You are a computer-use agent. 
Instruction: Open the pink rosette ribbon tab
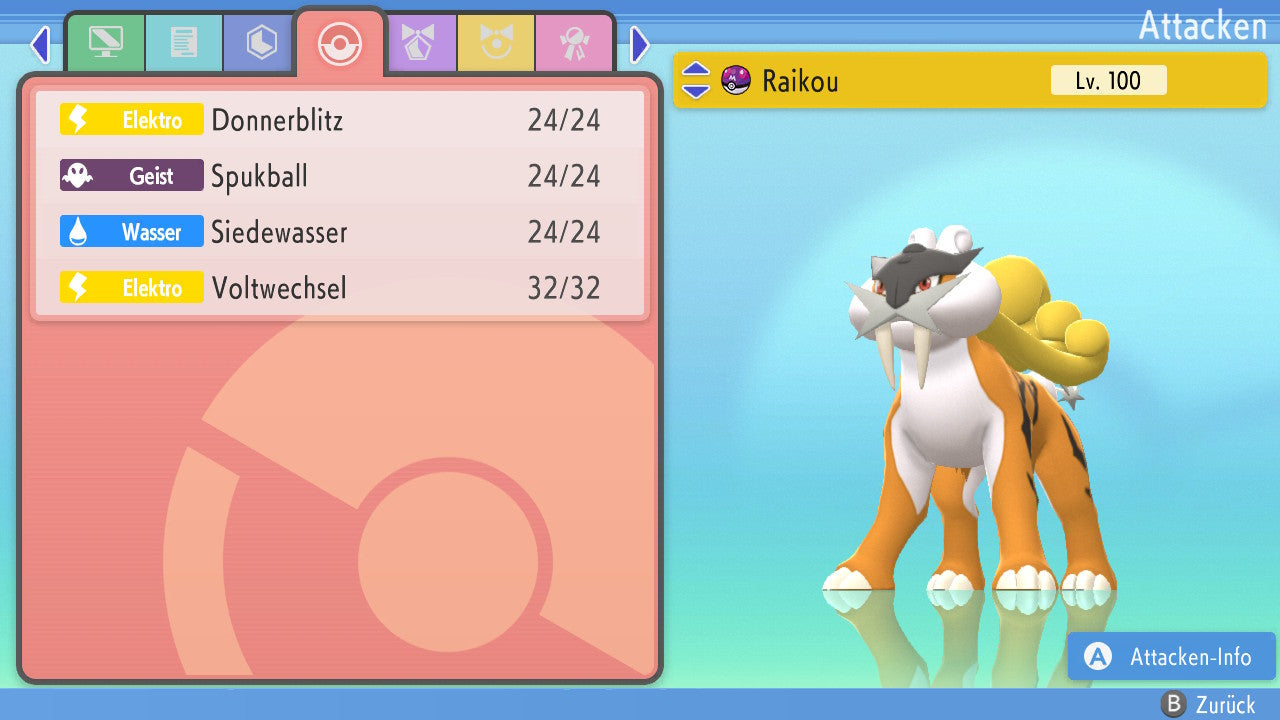pos(574,43)
